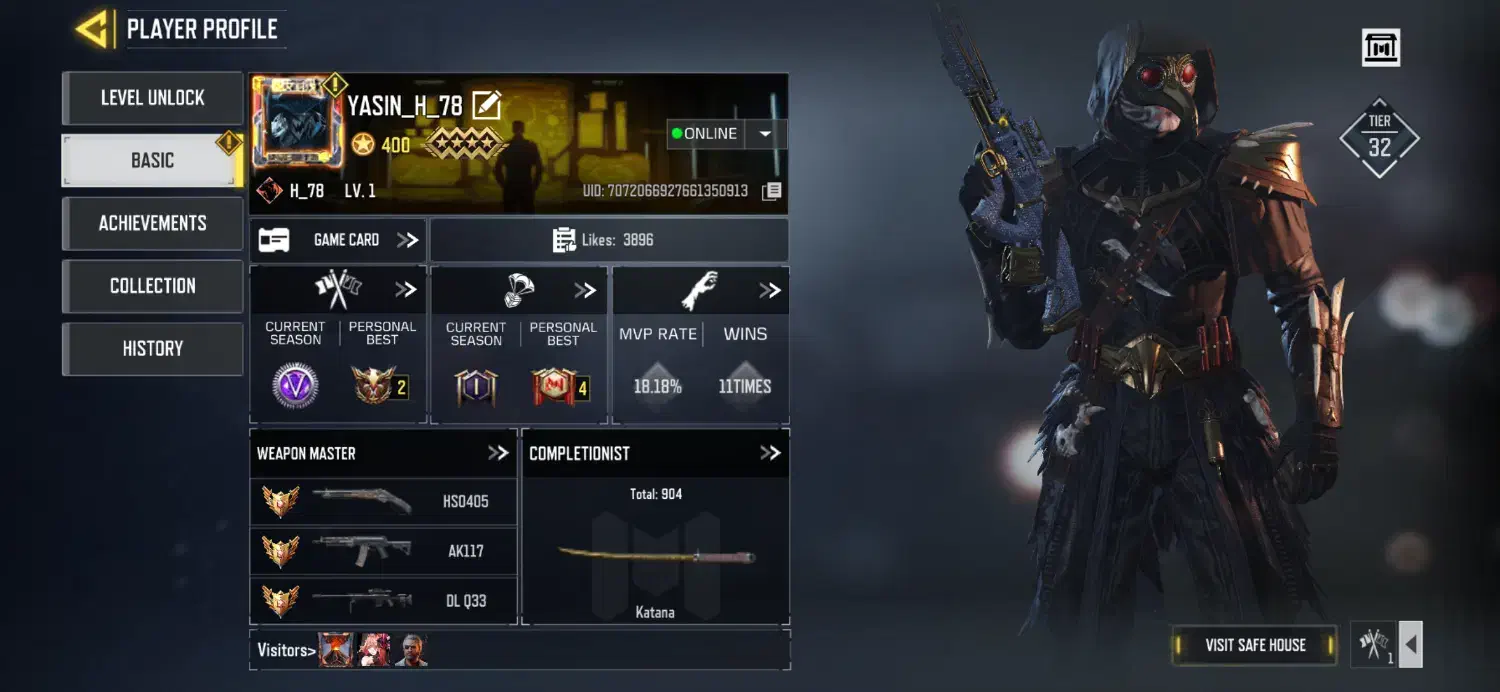The height and width of the screenshot is (692, 1500).
Task: Open the Visitors list
Action: click(x=286, y=650)
